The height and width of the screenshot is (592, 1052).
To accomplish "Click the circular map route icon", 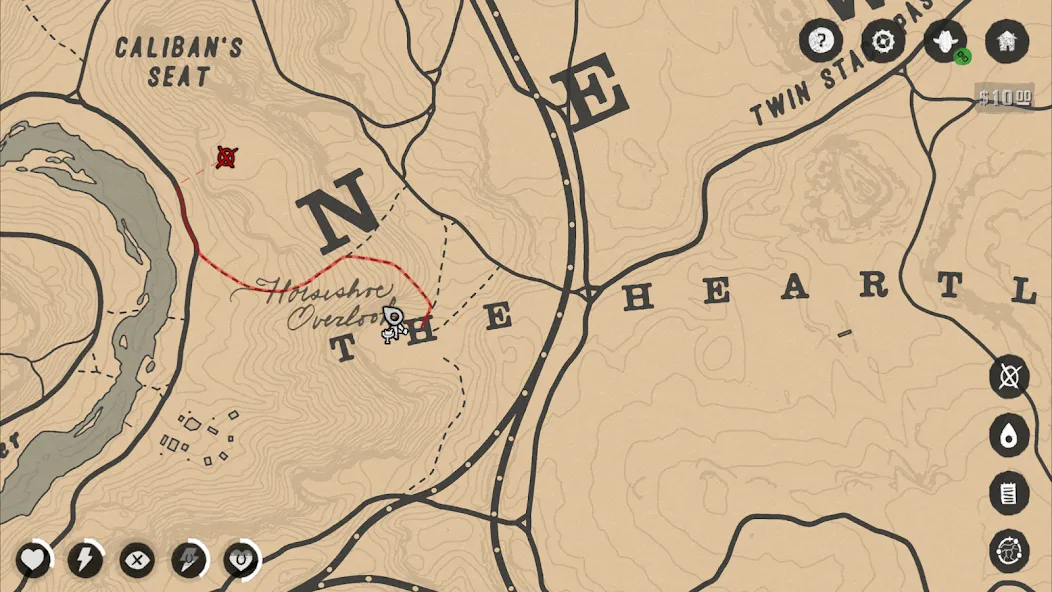I will [x=1009, y=551].
